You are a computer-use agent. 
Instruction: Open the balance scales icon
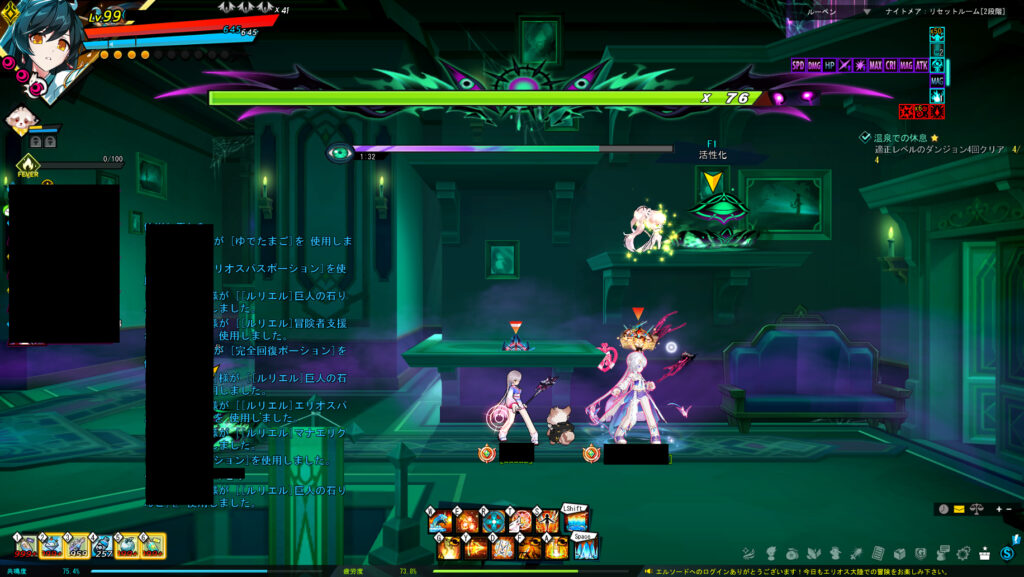[976, 509]
